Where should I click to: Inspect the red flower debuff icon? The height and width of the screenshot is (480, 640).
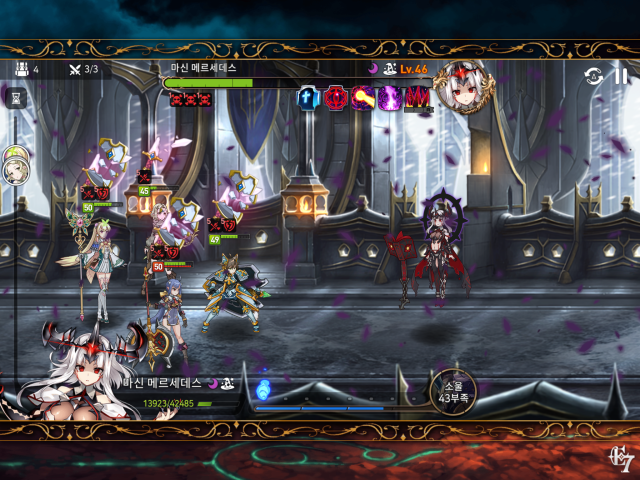coord(335,98)
